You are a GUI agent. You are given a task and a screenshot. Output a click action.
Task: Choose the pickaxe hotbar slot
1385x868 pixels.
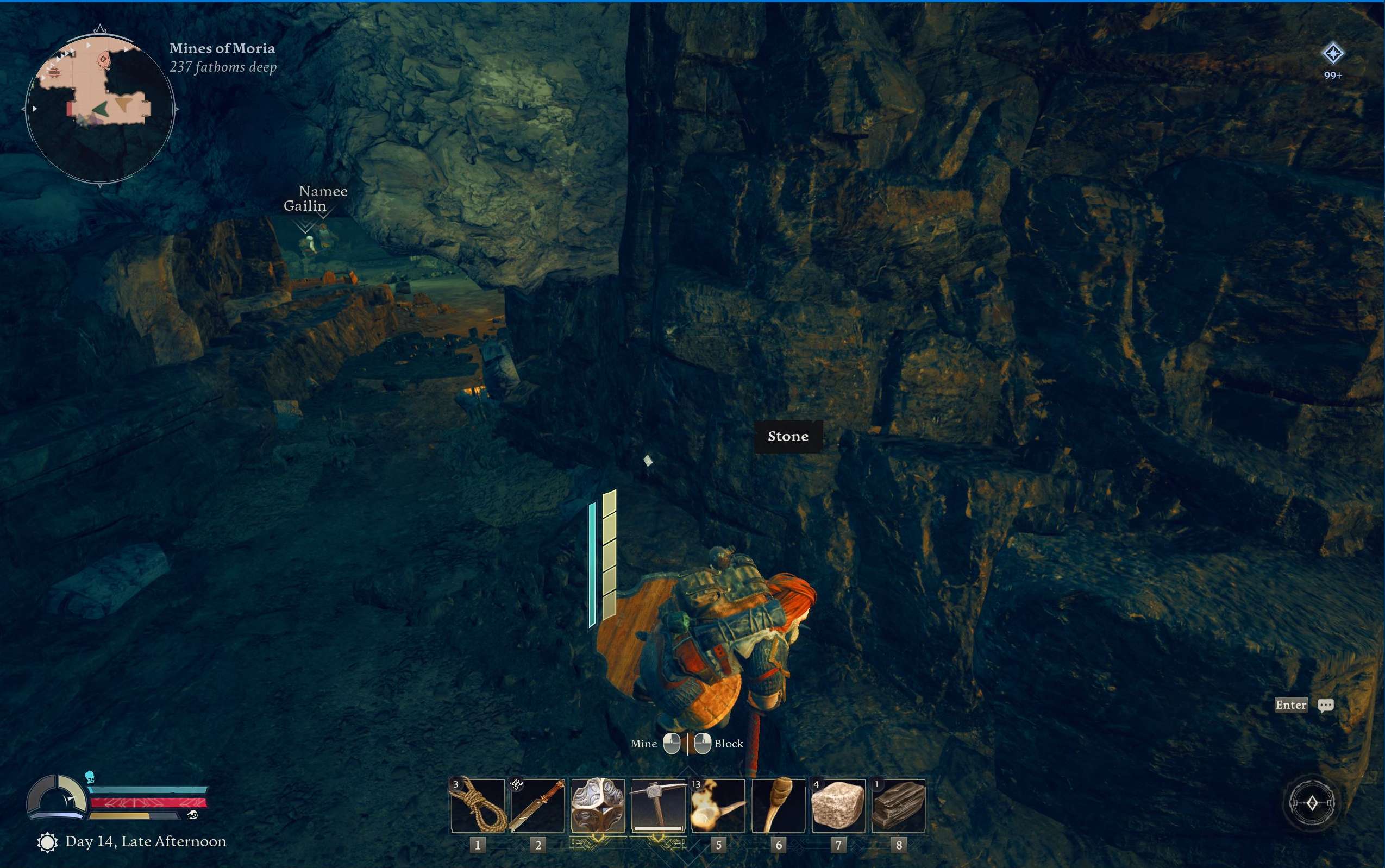658,806
